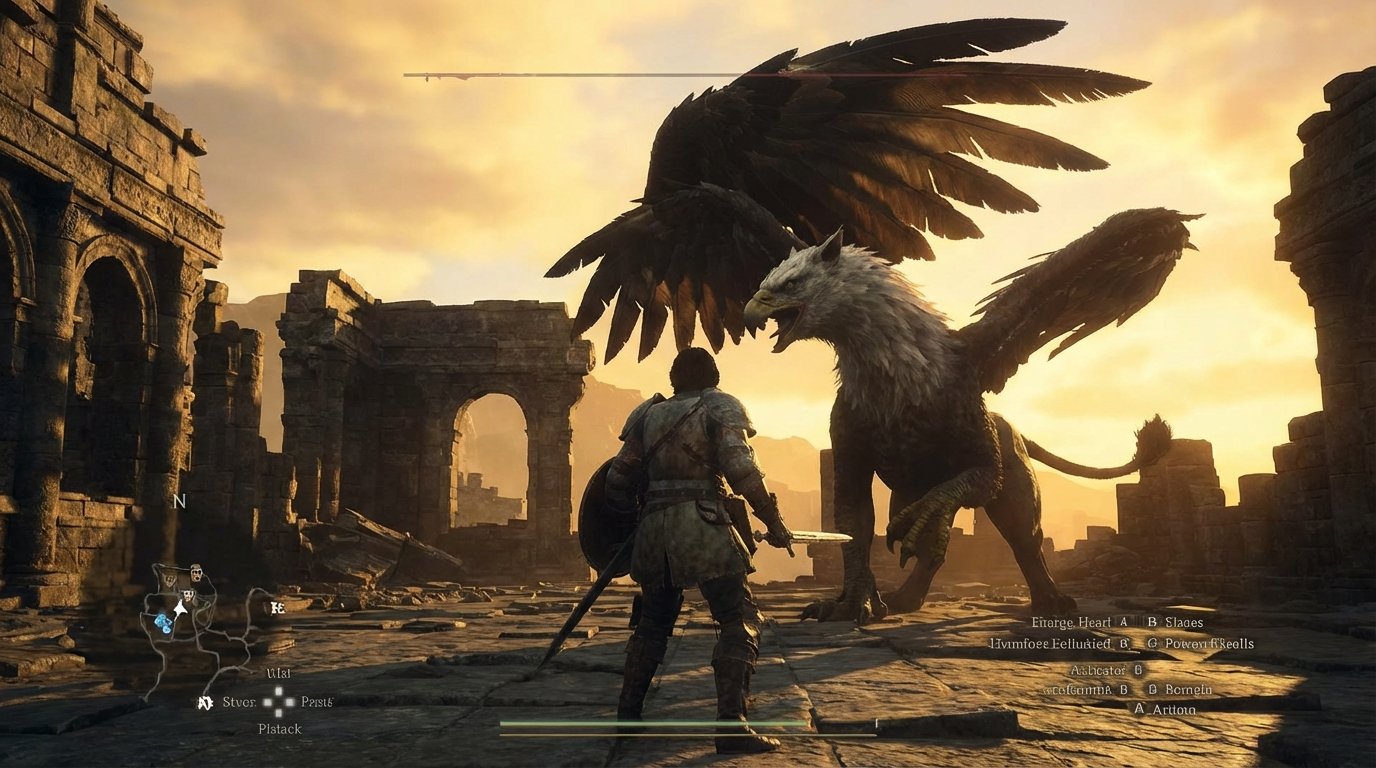The image size is (1376, 768).
Task: Click the 'FE' location marker on the minimap
Action: pos(277,607)
